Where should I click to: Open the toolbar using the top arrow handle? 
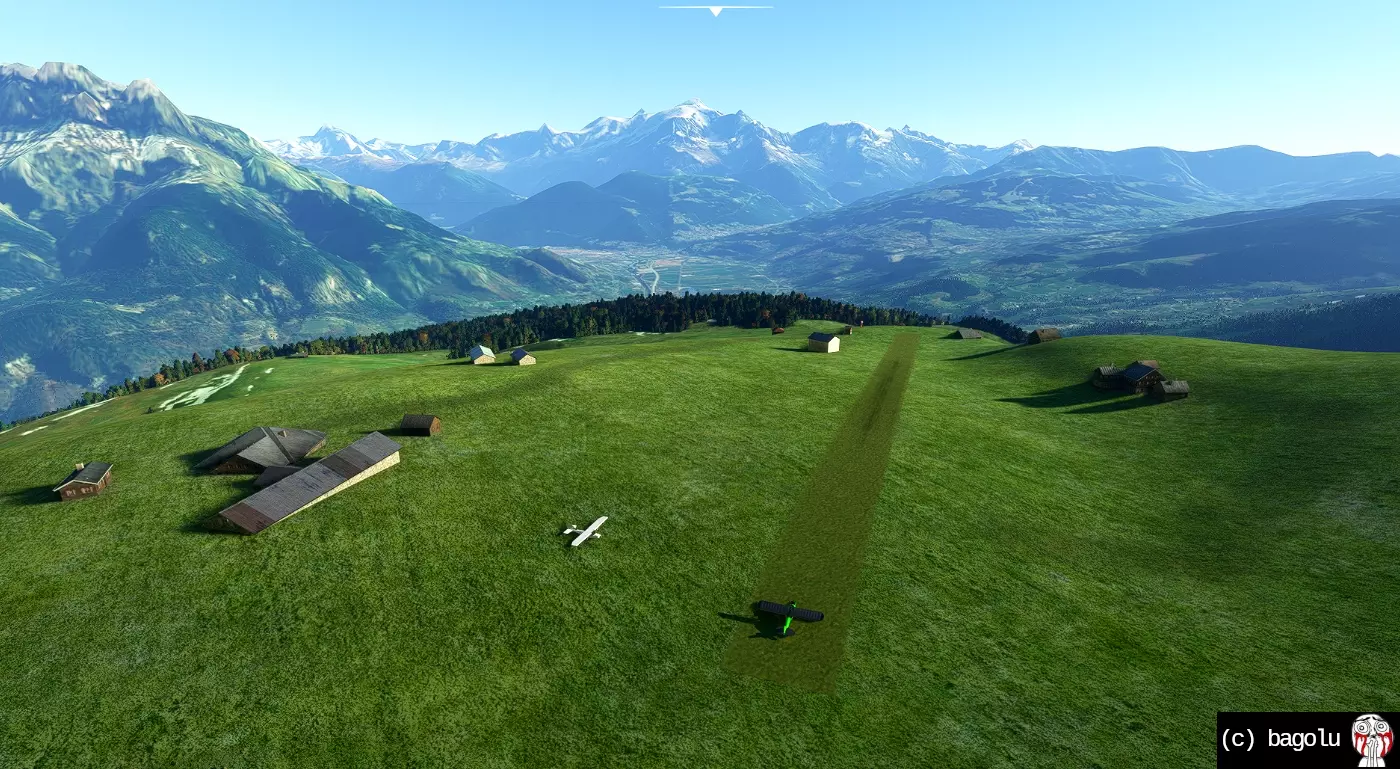click(x=715, y=10)
